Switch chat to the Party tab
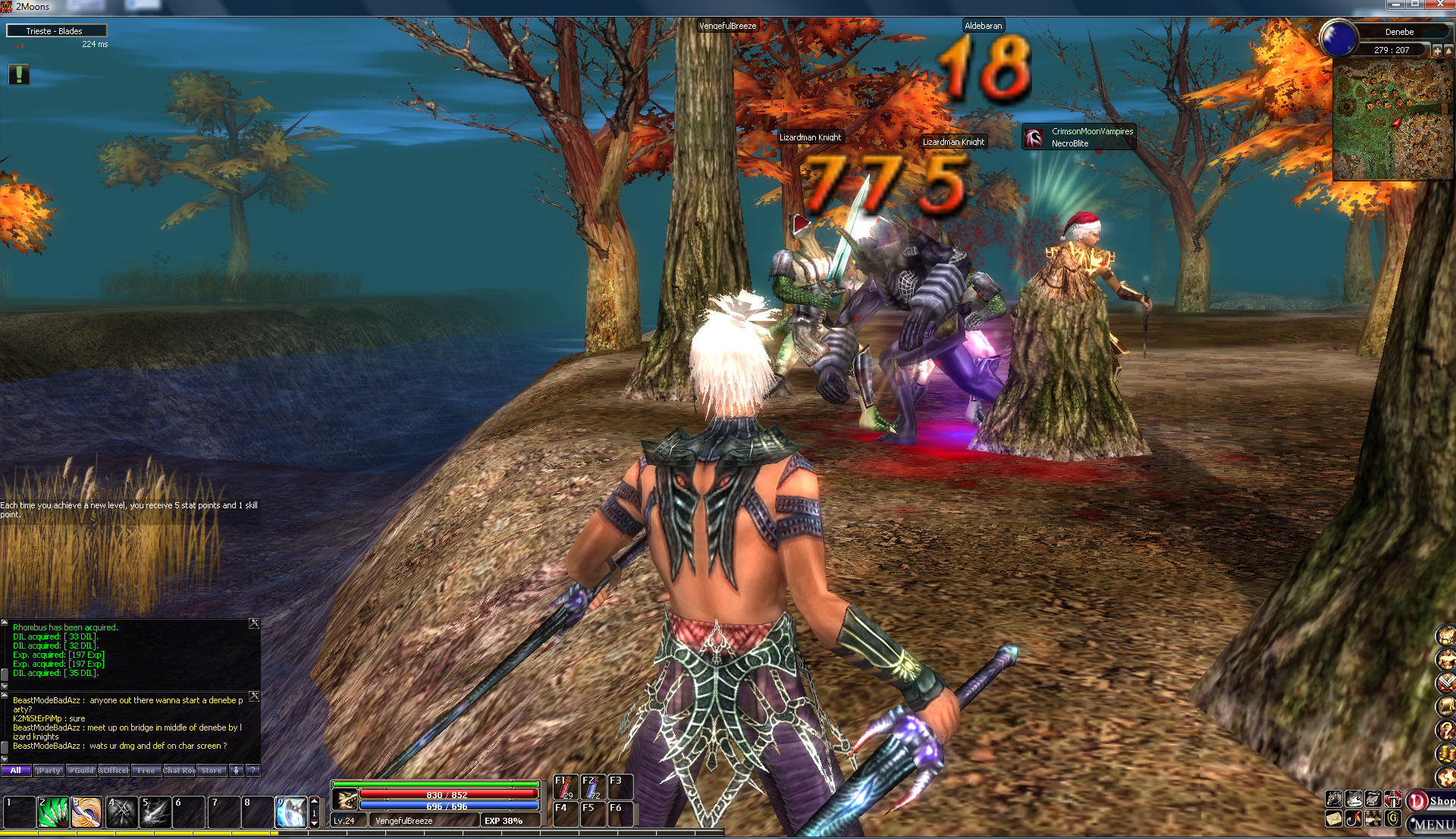The width and height of the screenshot is (1456, 839). [49, 770]
